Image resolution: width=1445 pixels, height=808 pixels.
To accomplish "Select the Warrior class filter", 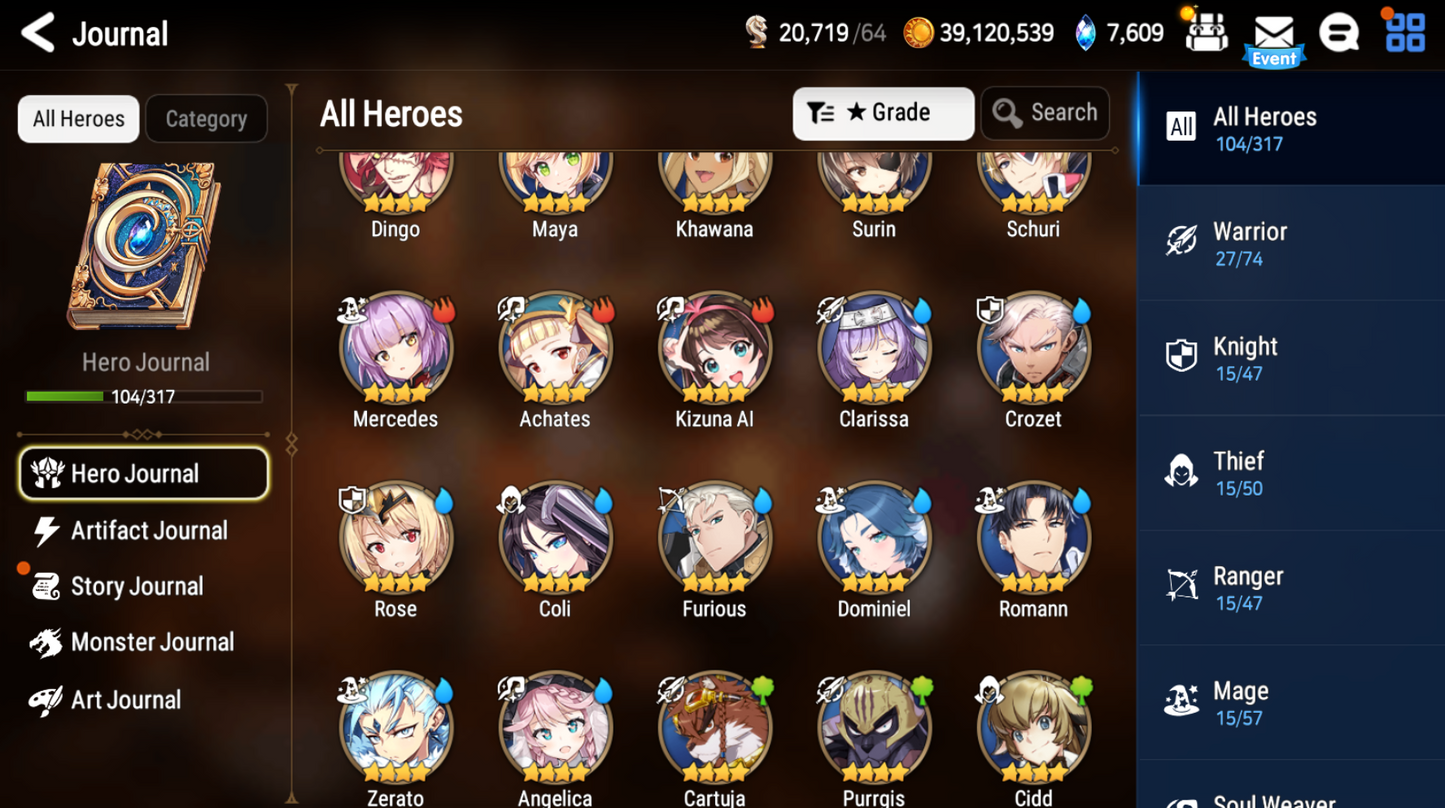I will pyautogui.click(x=1290, y=245).
